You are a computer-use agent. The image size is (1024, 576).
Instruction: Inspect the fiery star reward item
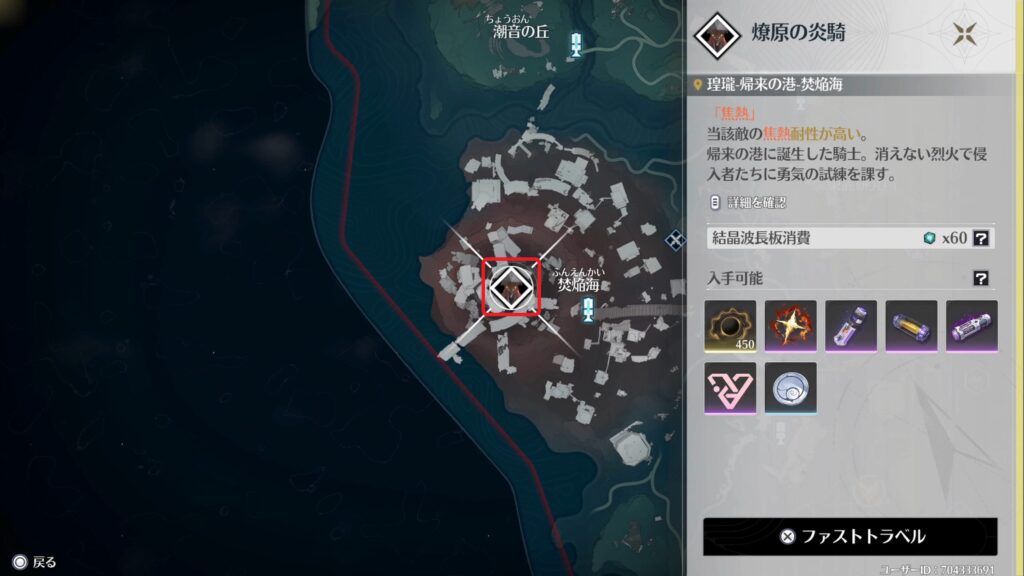[791, 326]
